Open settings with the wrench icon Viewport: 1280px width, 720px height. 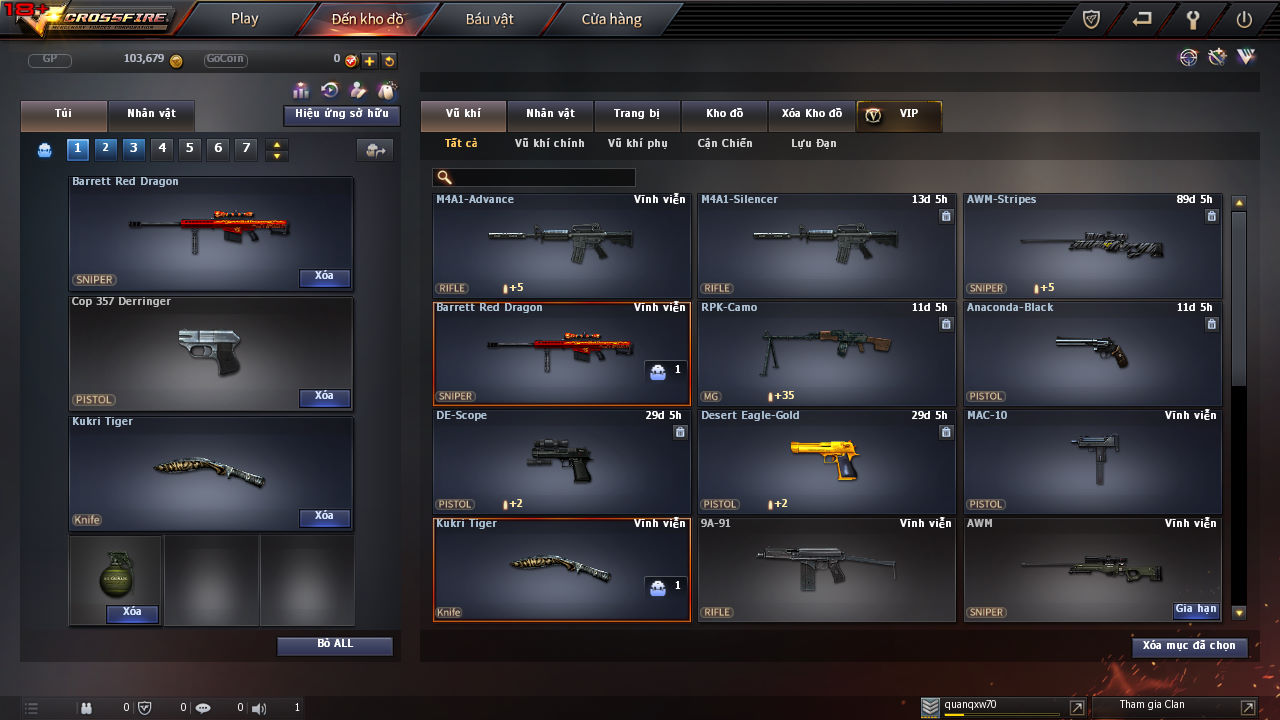pos(1193,19)
